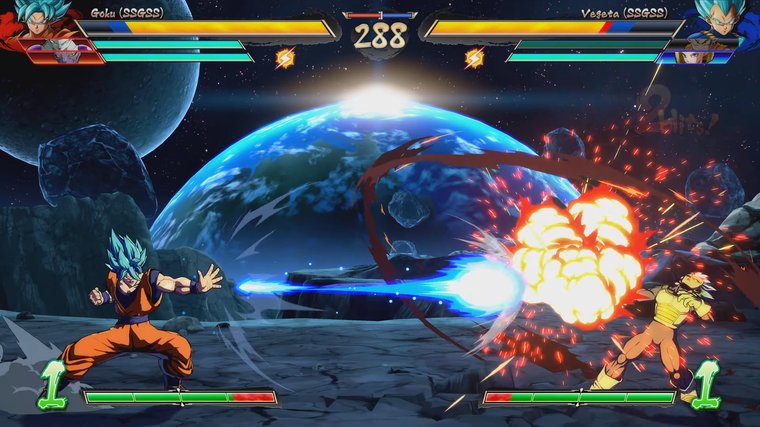Click player one's Sparking Blast lightning icon

pyautogui.click(x=284, y=58)
